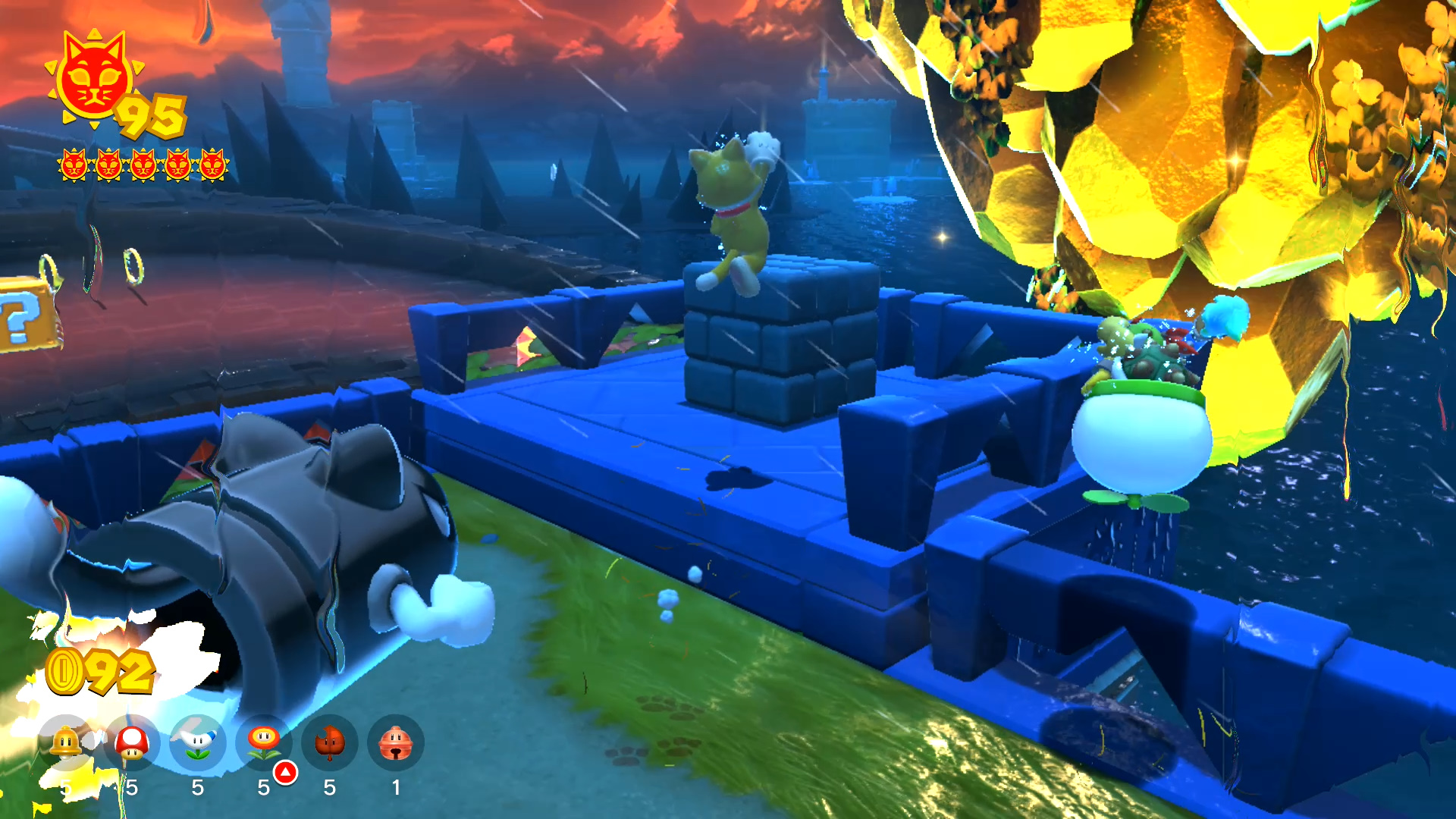Select the Super Bell reserve item
Screen dimensions: 1456x819
(x=66, y=742)
